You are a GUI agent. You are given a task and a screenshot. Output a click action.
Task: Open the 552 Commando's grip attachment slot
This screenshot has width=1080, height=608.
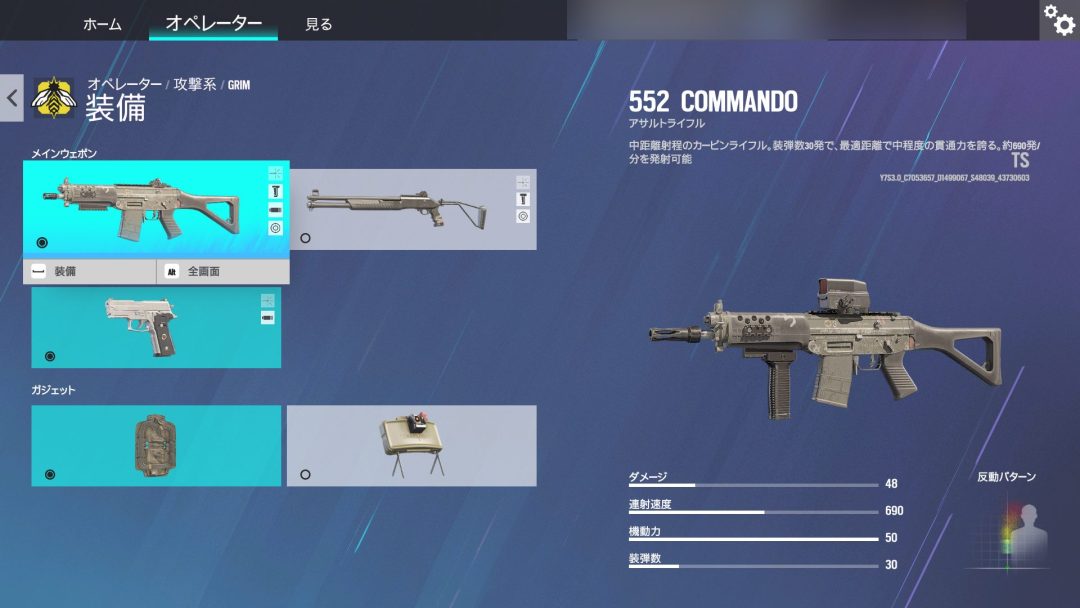(x=276, y=191)
